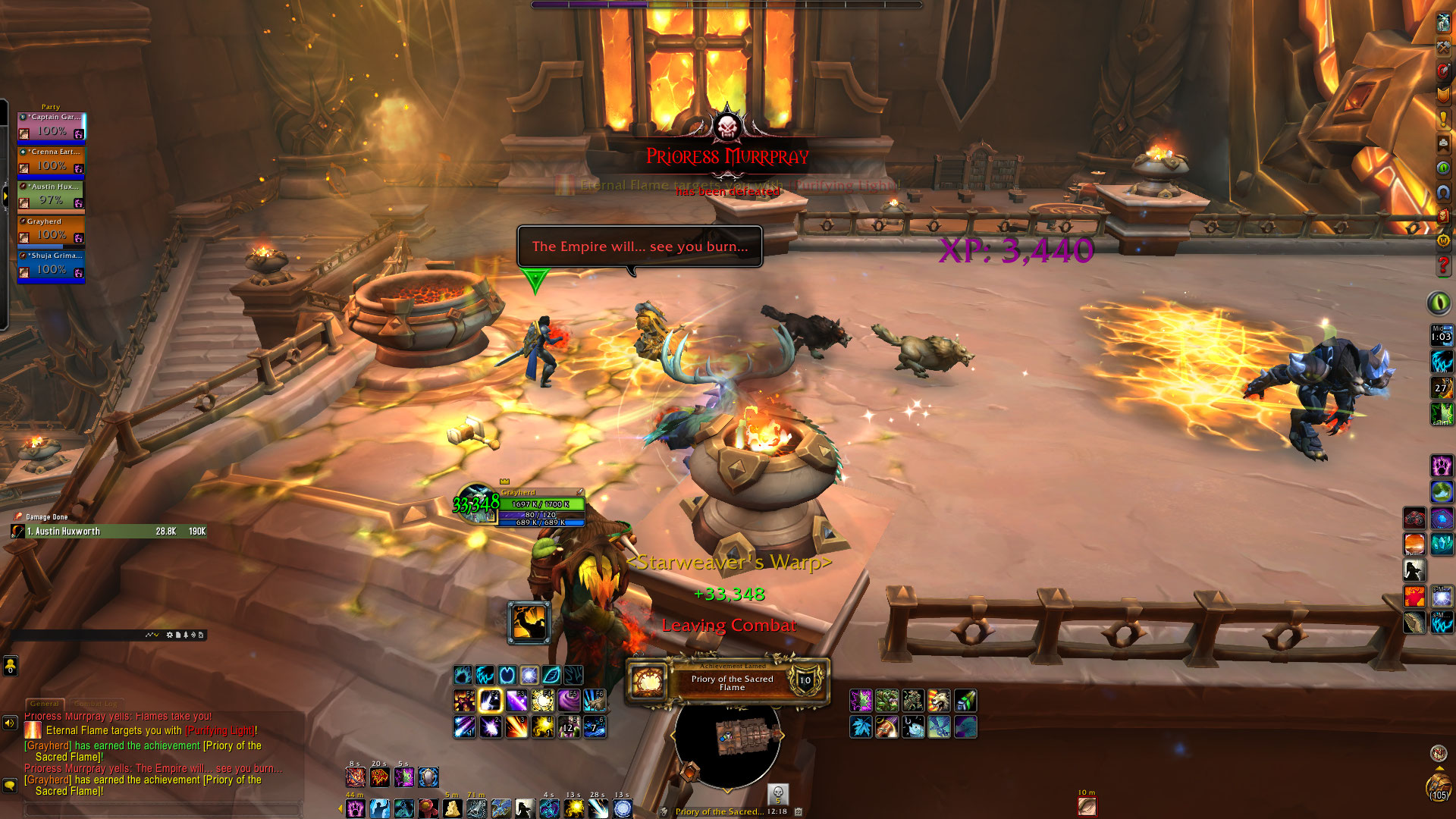This screenshot has height=819, width=1456.
Task: Activate the purple paw ability on bottom bar
Action: [x=356, y=808]
